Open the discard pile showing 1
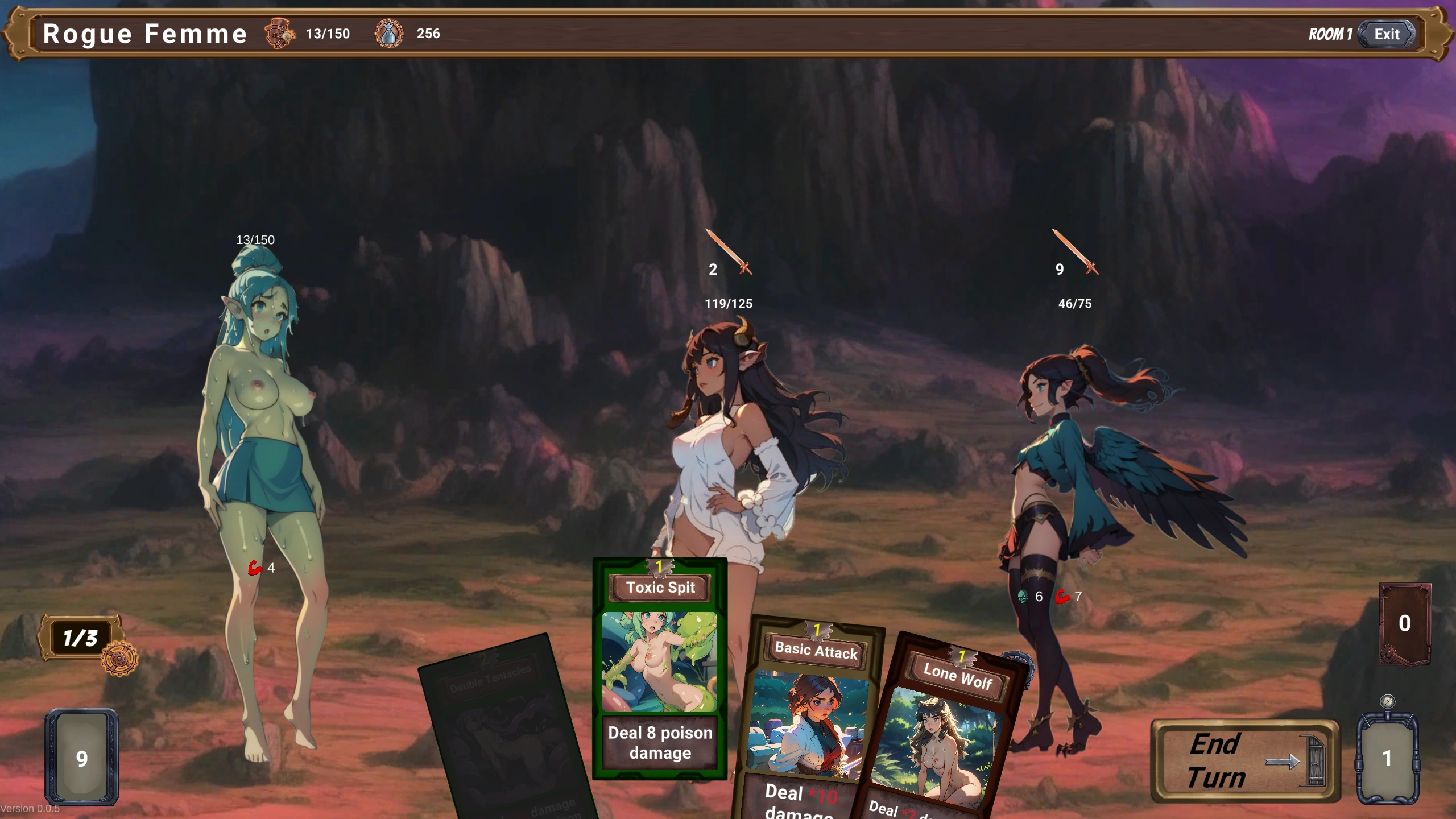This screenshot has height=819, width=1456. [x=1387, y=757]
